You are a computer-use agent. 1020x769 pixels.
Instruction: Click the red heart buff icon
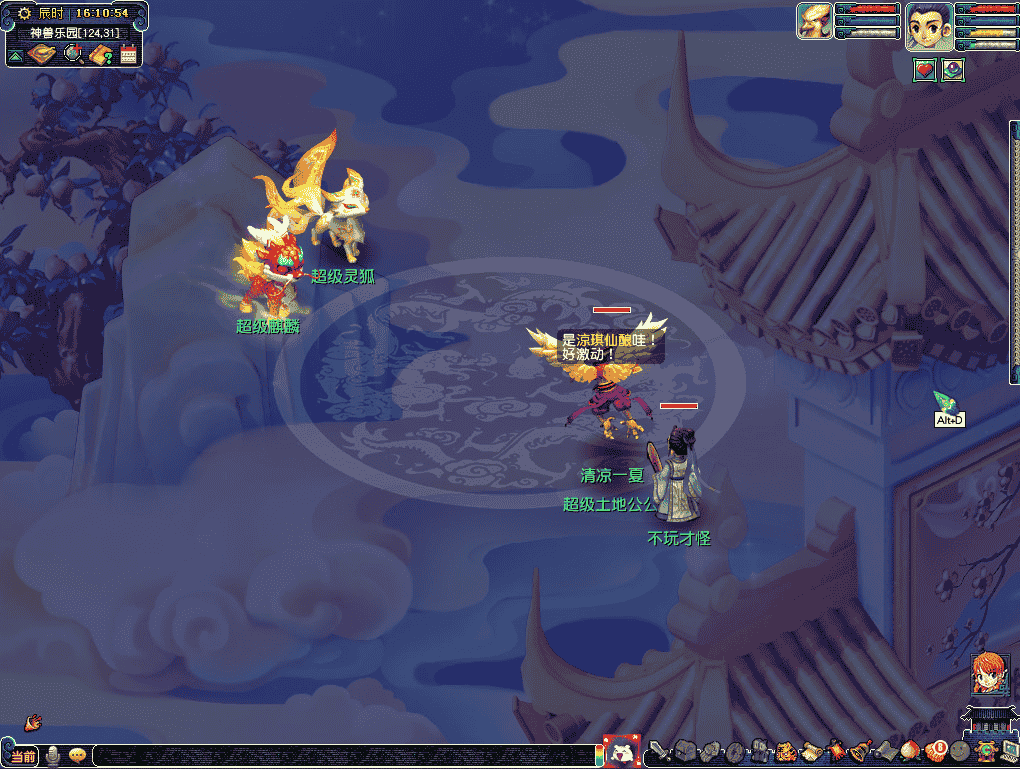tap(925, 70)
